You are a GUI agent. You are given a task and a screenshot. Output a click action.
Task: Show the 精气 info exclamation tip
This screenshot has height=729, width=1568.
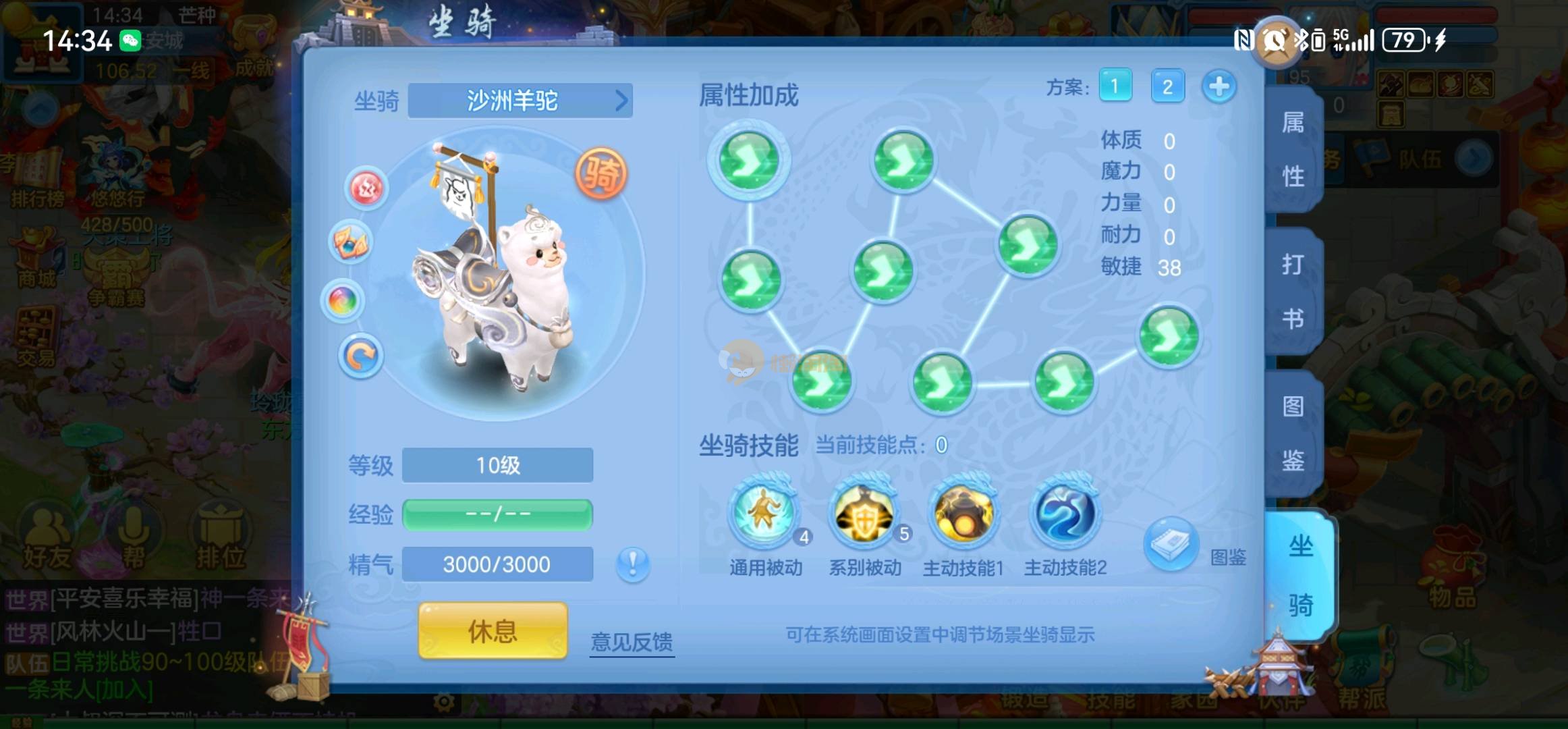click(632, 564)
